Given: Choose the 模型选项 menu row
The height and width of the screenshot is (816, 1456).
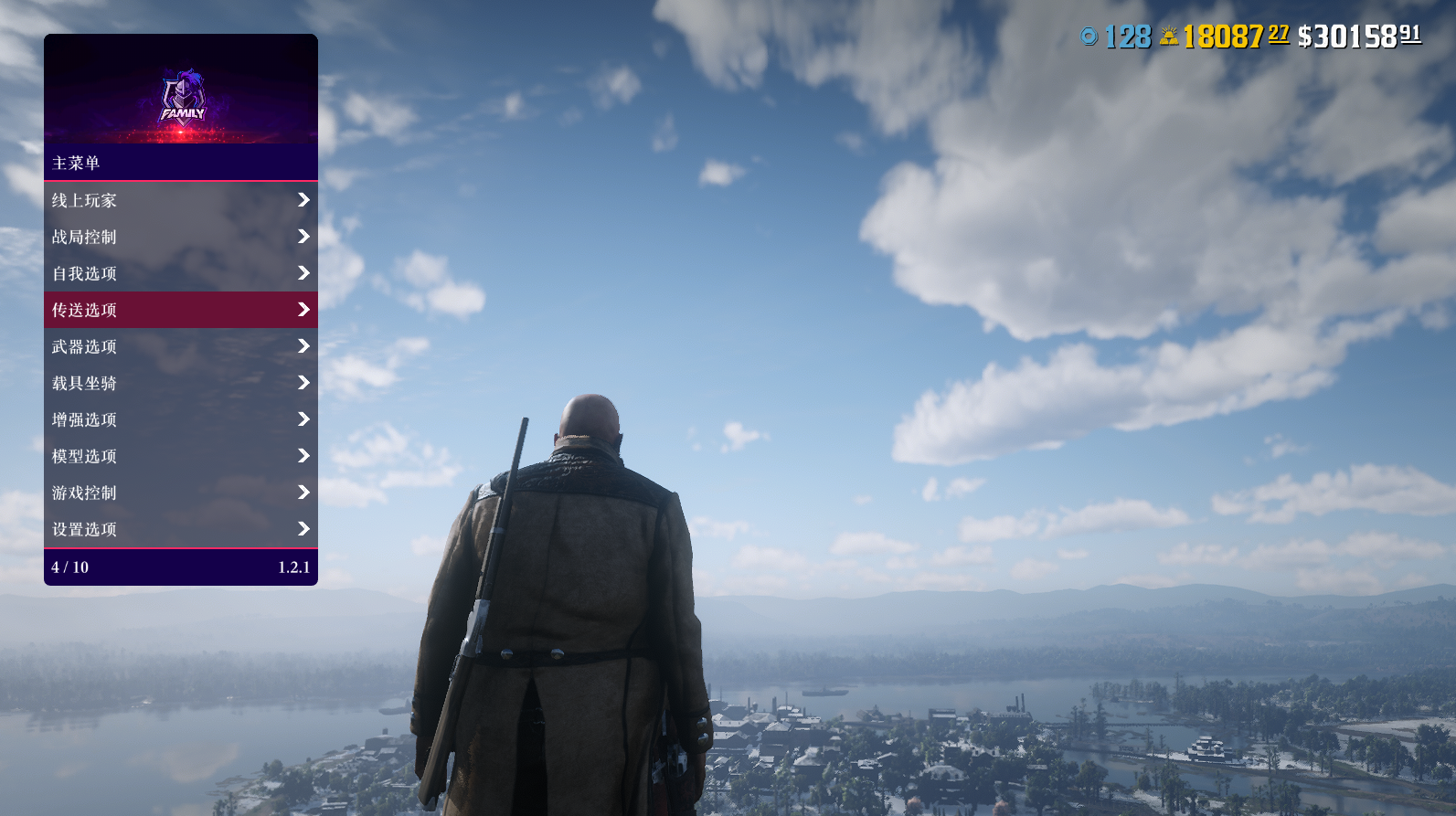Looking at the screenshot, I should (180, 456).
